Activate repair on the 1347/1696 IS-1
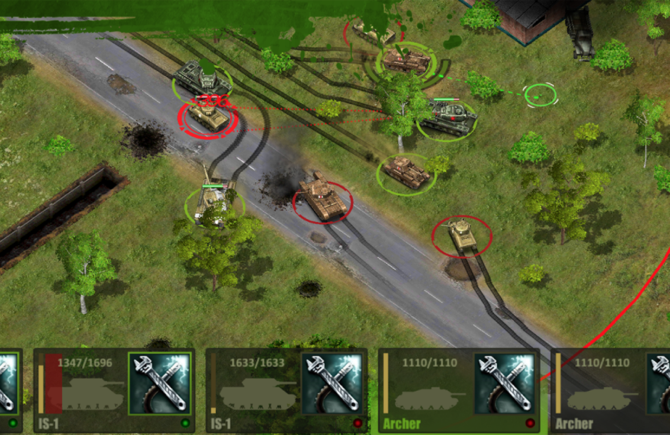This screenshot has width=670, height=435. click(159, 384)
